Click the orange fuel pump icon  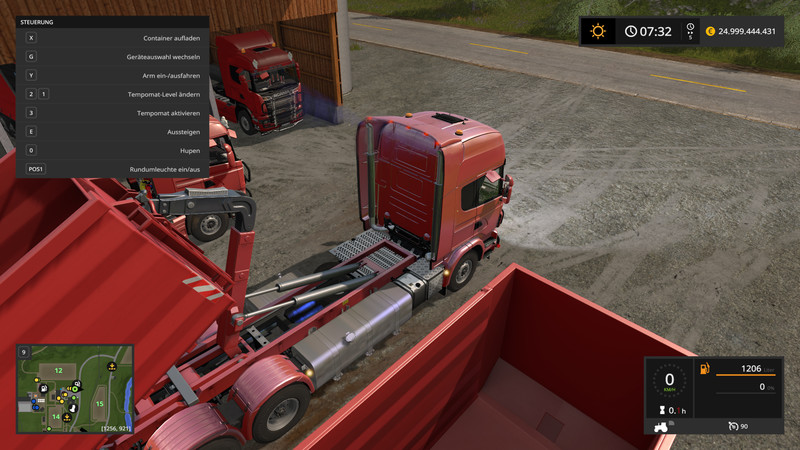(x=707, y=370)
